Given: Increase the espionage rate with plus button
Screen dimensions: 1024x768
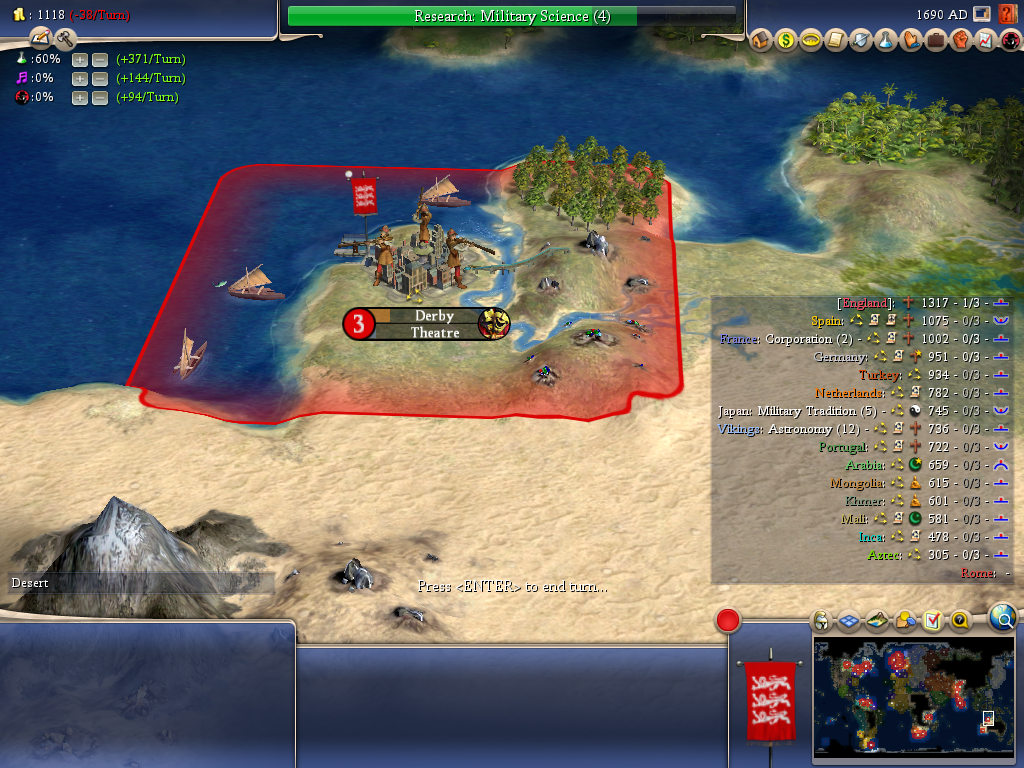Looking at the screenshot, I should click(80, 97).
